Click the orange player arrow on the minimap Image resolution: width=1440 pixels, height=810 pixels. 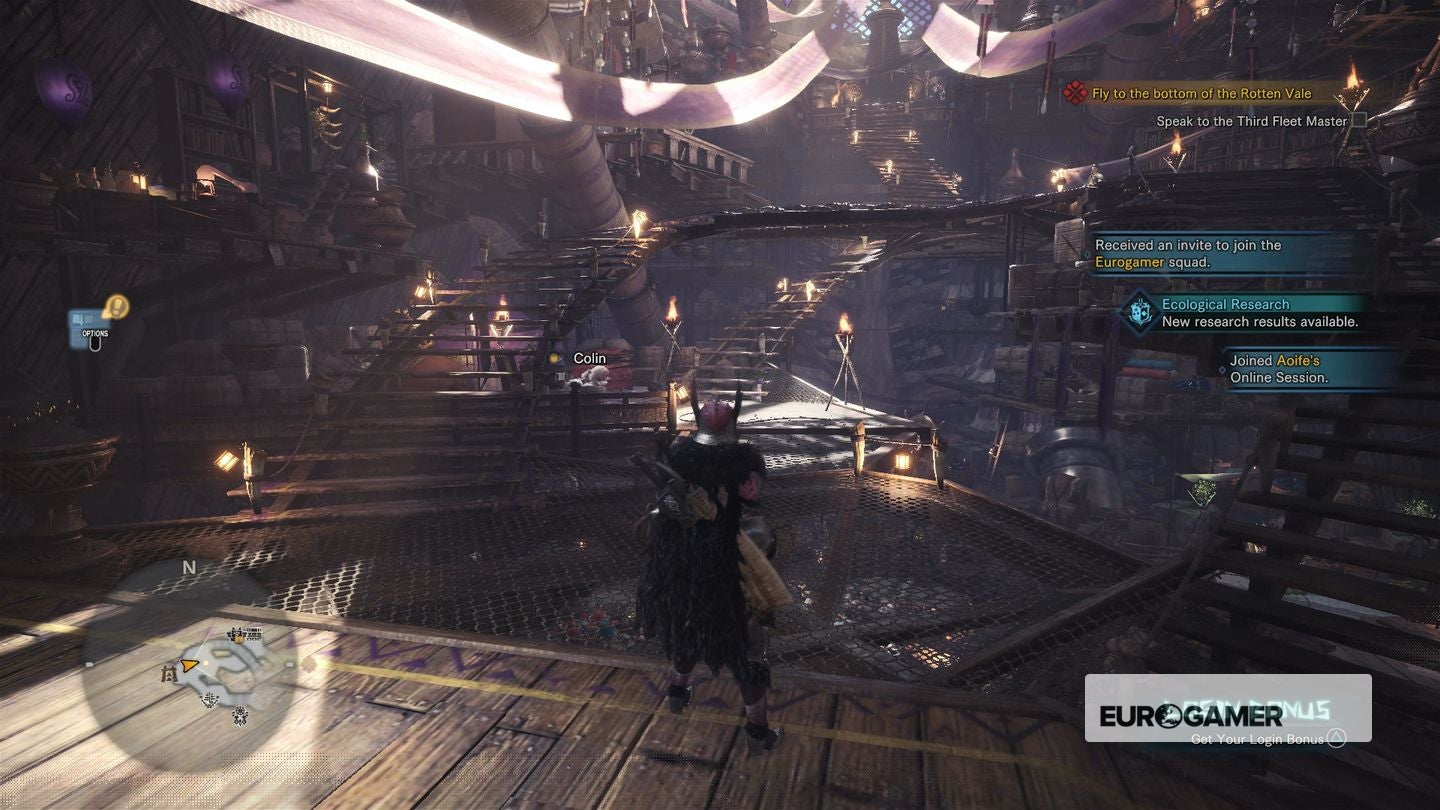tap(188, 664)
